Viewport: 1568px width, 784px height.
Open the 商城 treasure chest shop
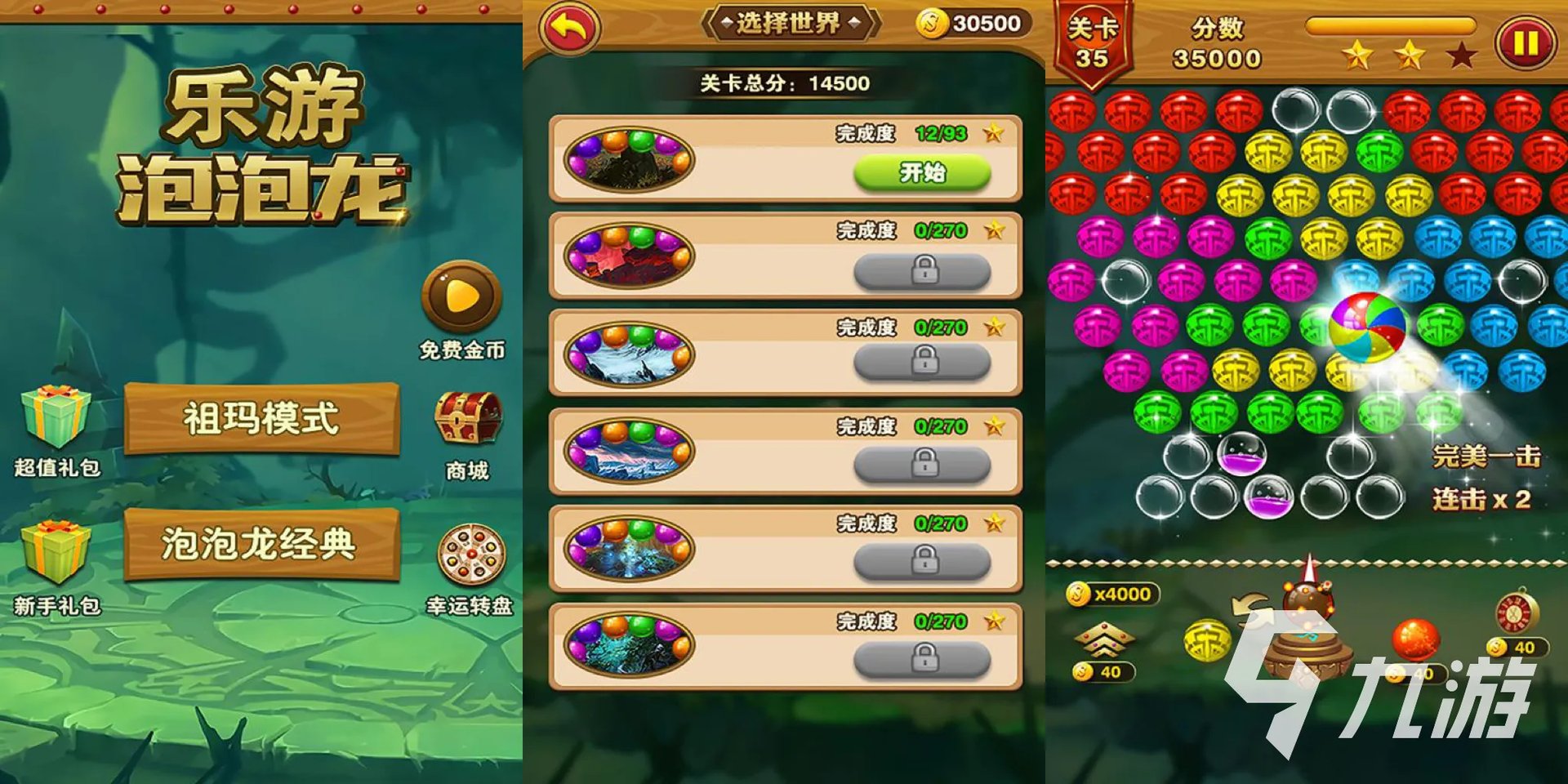[467, 421]
